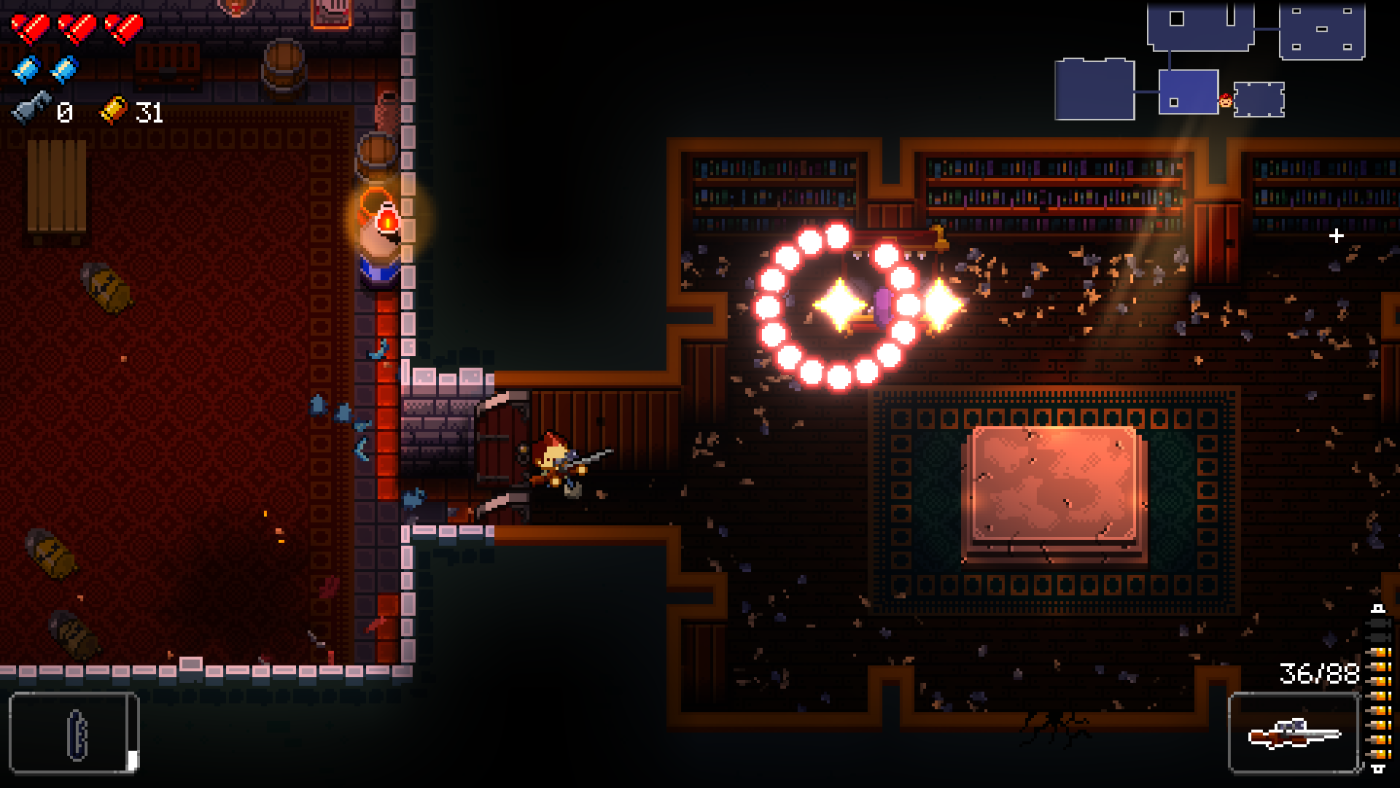Click the player marker on the minimap
The height and width of the screenshot is (788, 1400).
[x=1225, y=101]
